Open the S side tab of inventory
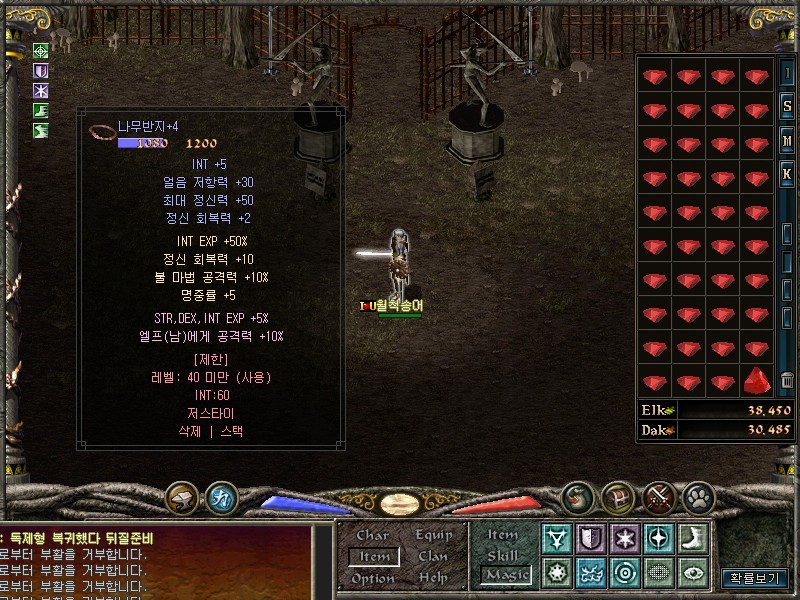 tap(788, 108)
